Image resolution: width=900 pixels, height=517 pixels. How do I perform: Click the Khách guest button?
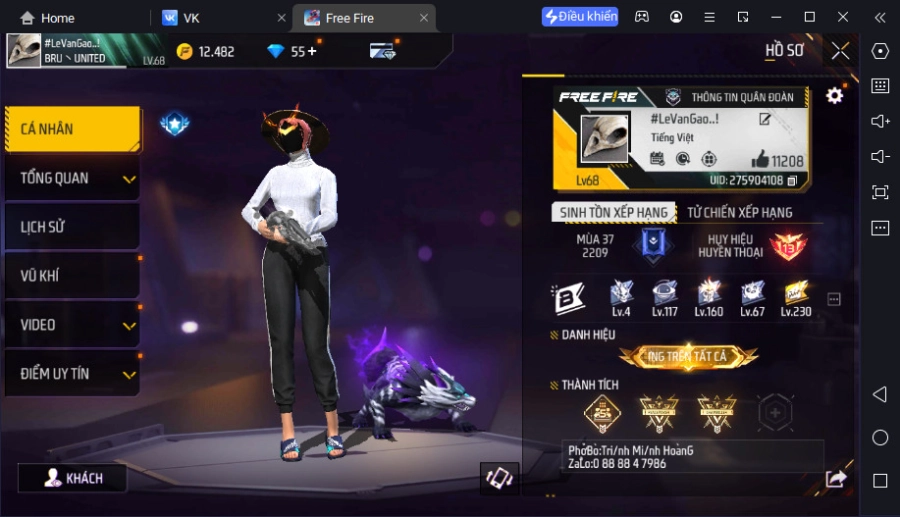point(73,478)
